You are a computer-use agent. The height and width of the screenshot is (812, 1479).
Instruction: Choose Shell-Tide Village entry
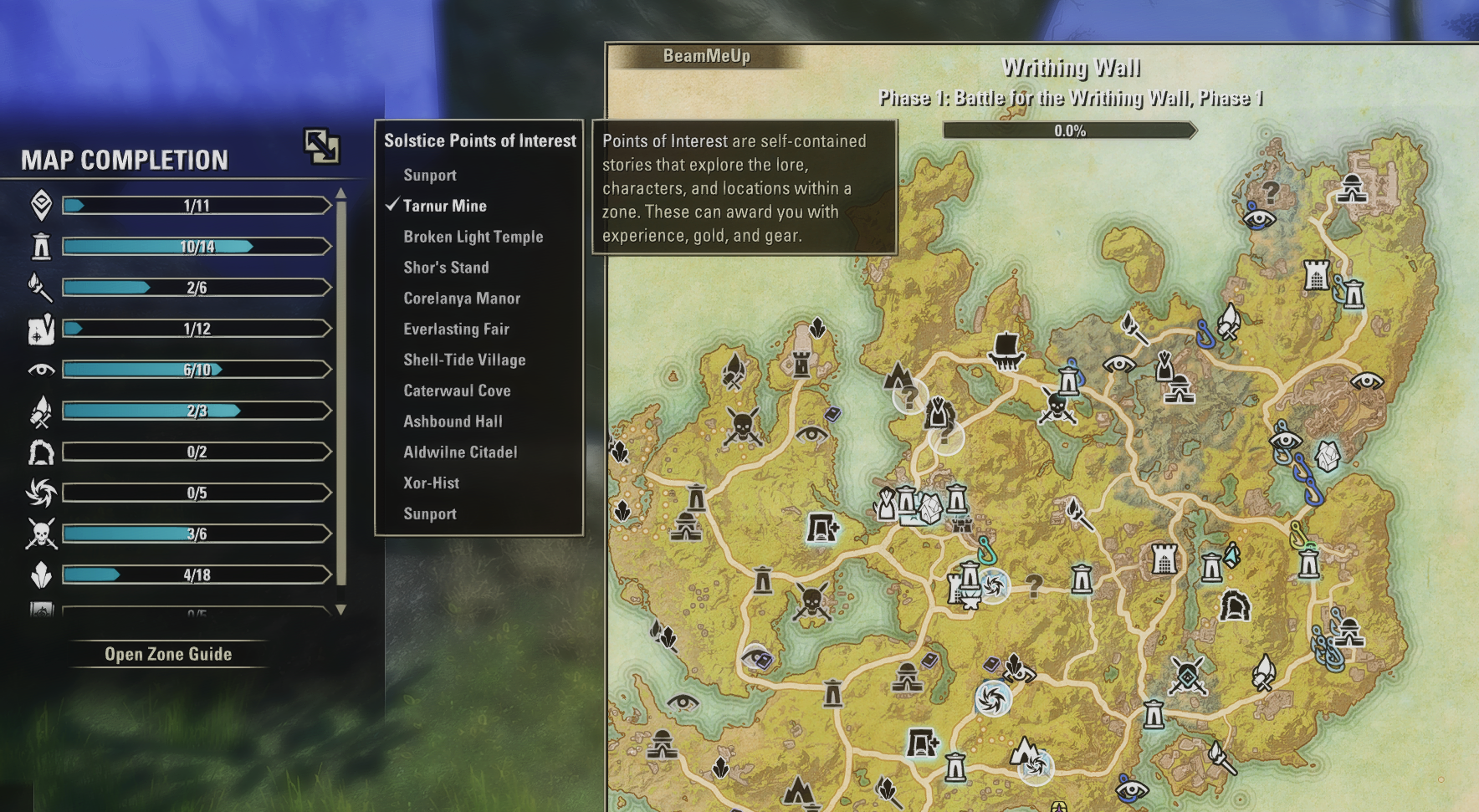tap(464, 360)
